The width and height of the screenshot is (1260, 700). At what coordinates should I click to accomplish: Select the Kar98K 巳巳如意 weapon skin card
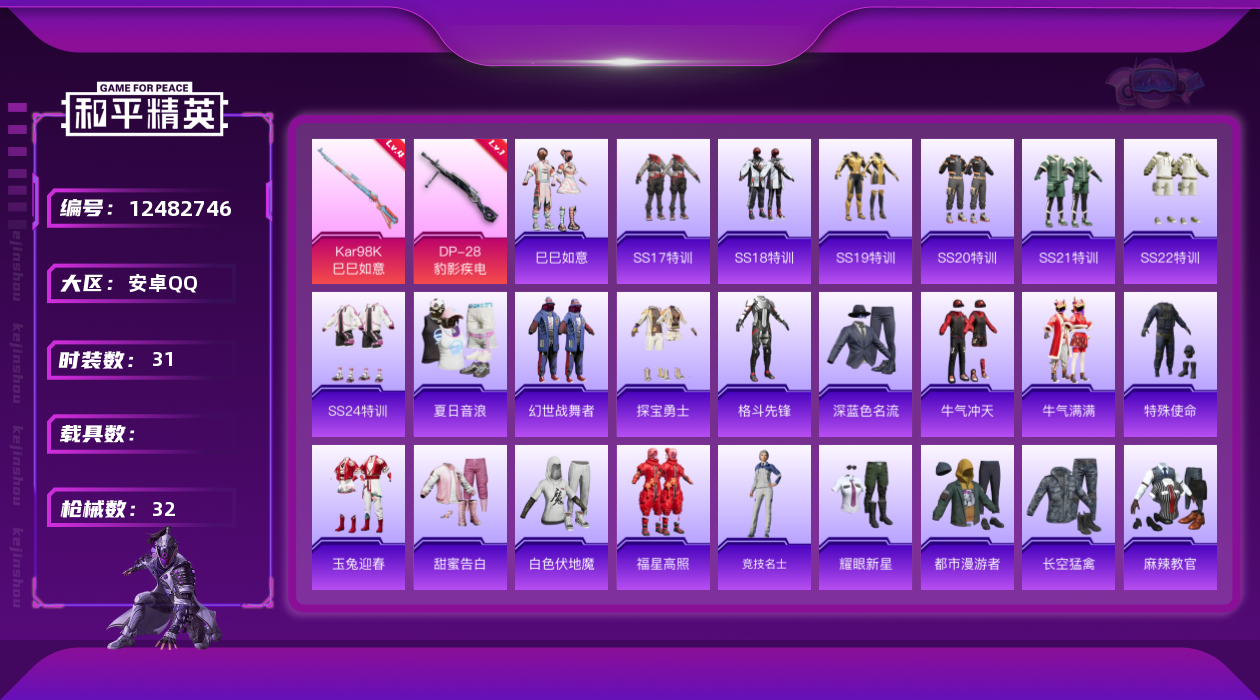click(x=358, y=211)
